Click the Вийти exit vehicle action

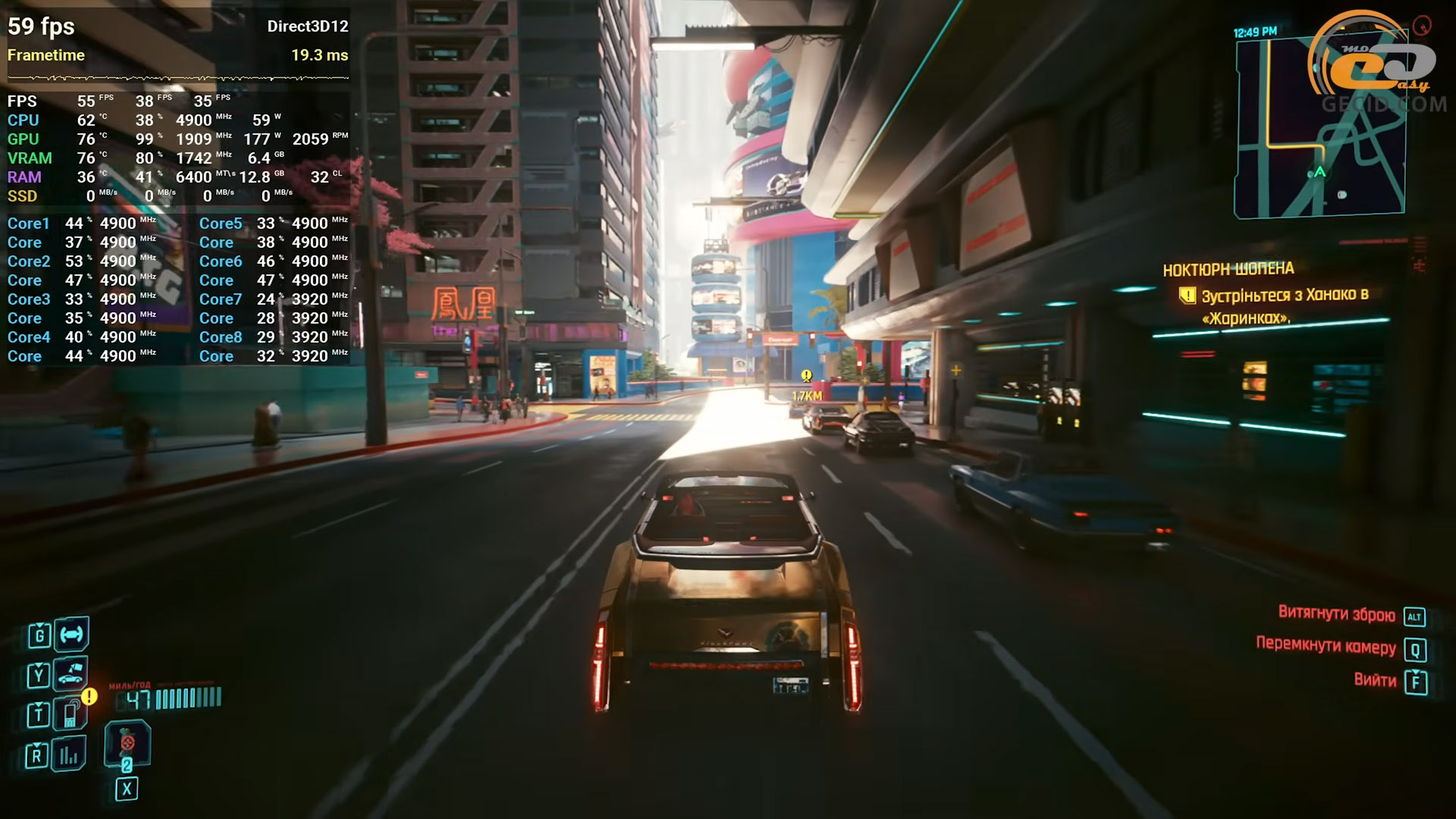point(1375,680)
